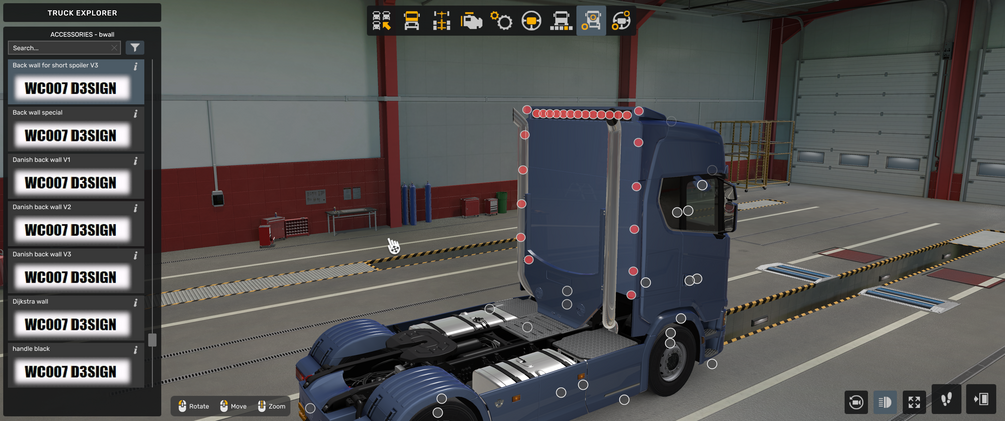Screen dimensions: 1005x421
Task: Show info for Back wall special
Action: pyautogui.click(x=136, y=114)
